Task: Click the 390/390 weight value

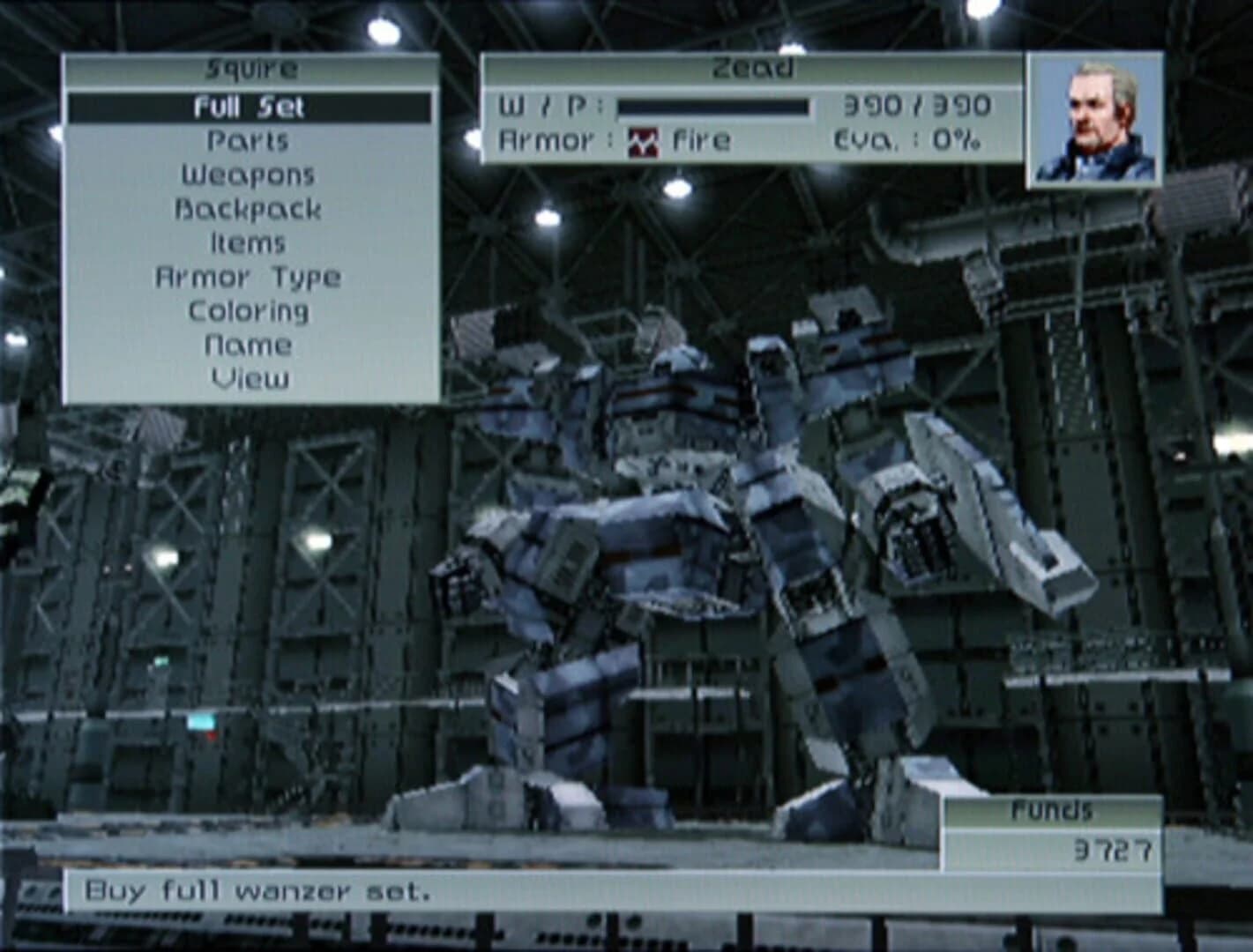Action: pyautogui.click(x=918, y=106)
